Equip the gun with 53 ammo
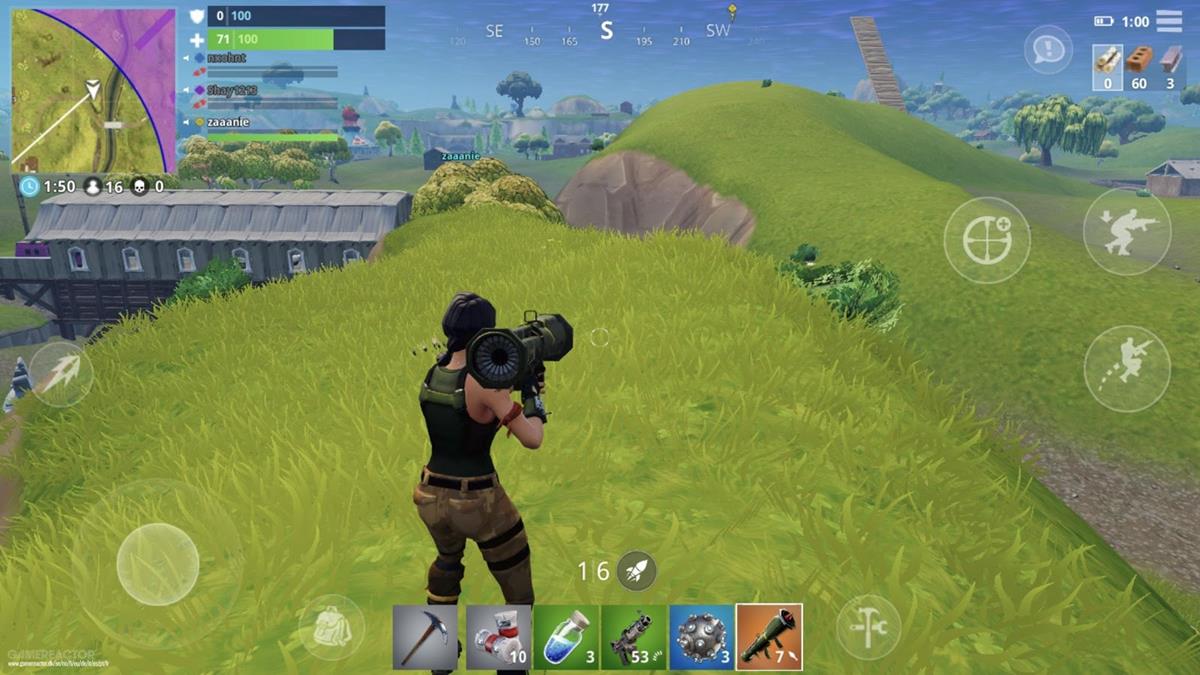This screenshot has width=1200, height=675. pyautogui.click(x=634, y=637)
